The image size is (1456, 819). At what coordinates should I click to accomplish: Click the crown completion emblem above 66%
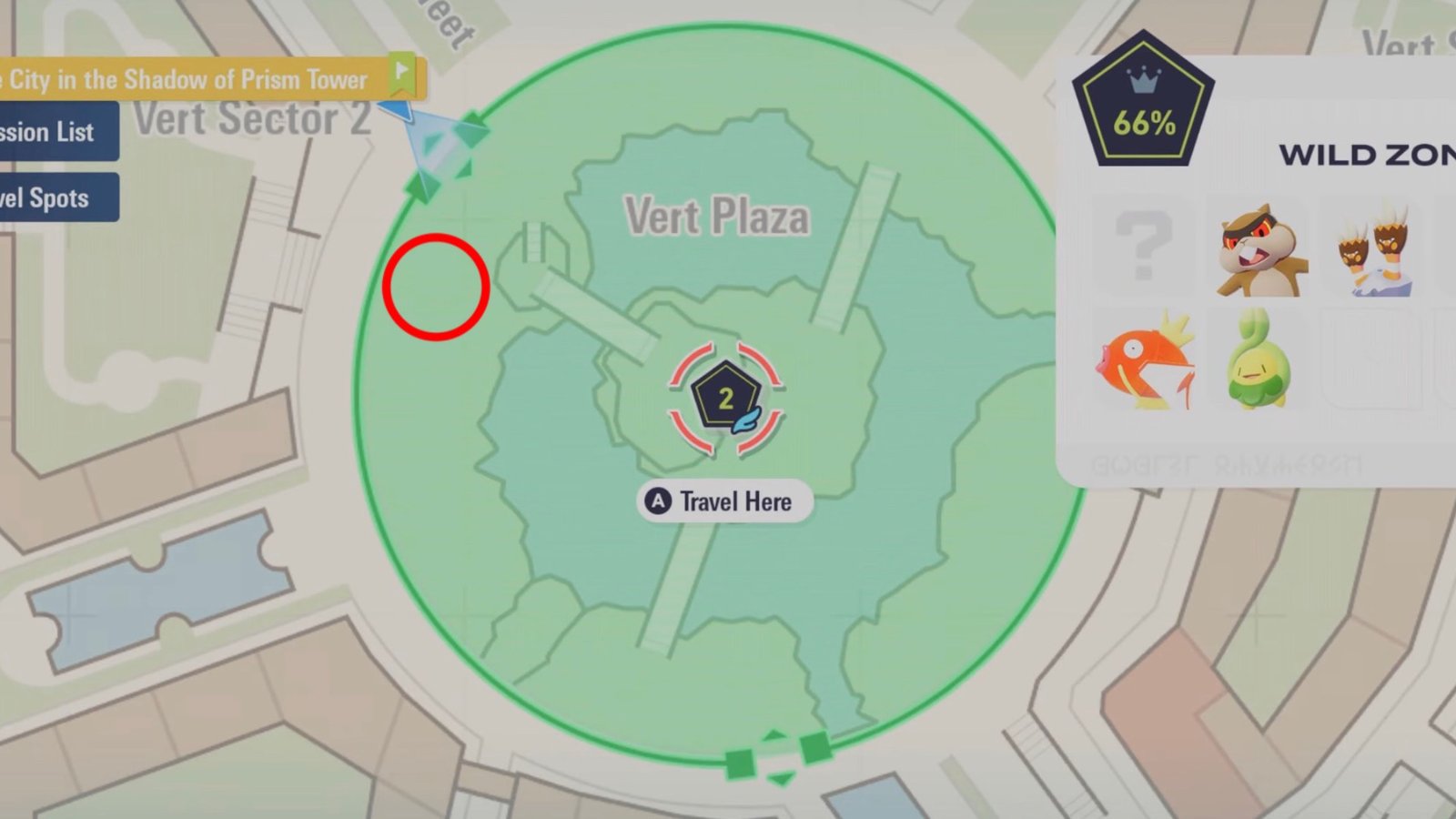point(1145,80)
